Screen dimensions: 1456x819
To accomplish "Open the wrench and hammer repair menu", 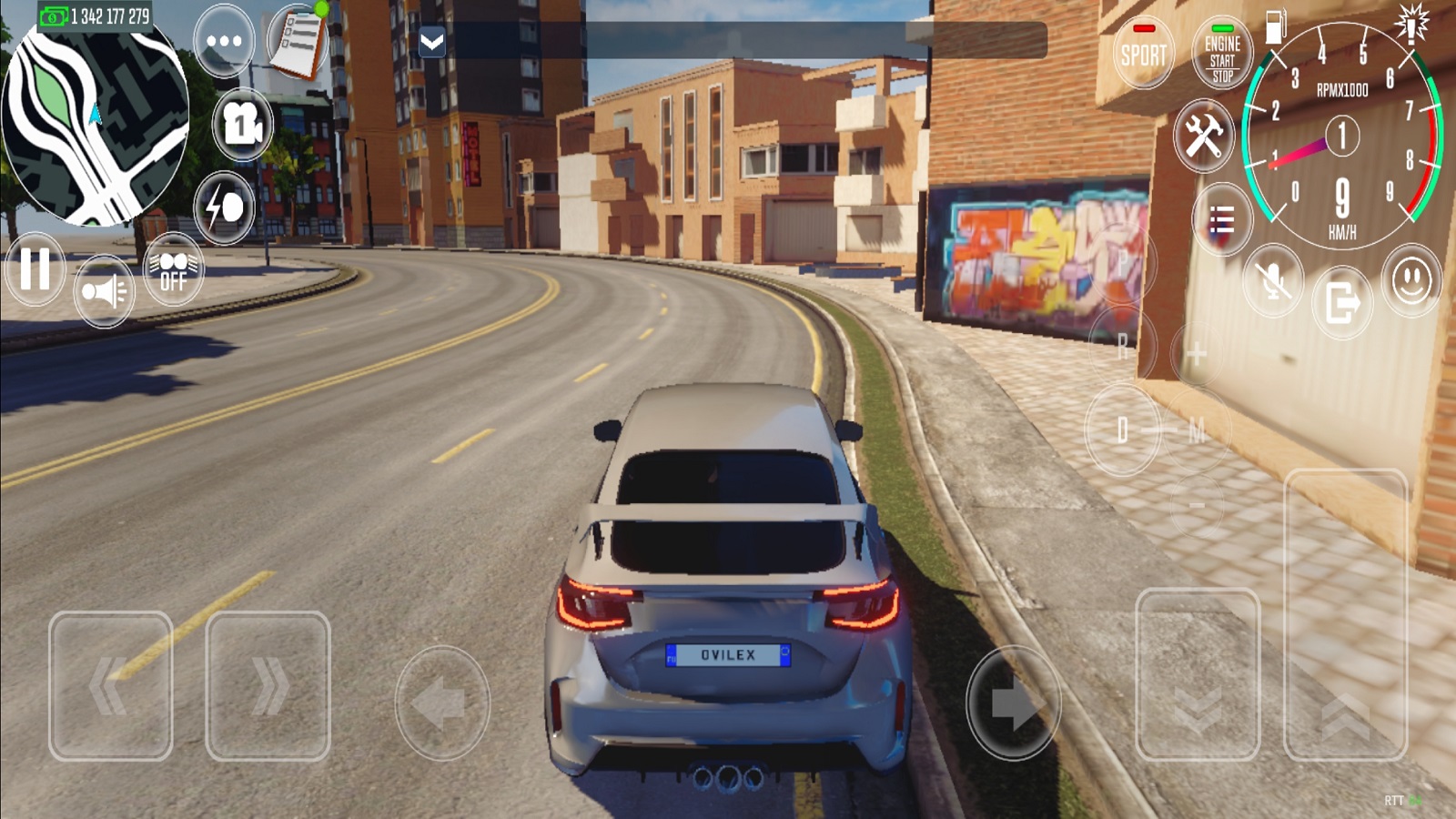I will pos(1203,136).
